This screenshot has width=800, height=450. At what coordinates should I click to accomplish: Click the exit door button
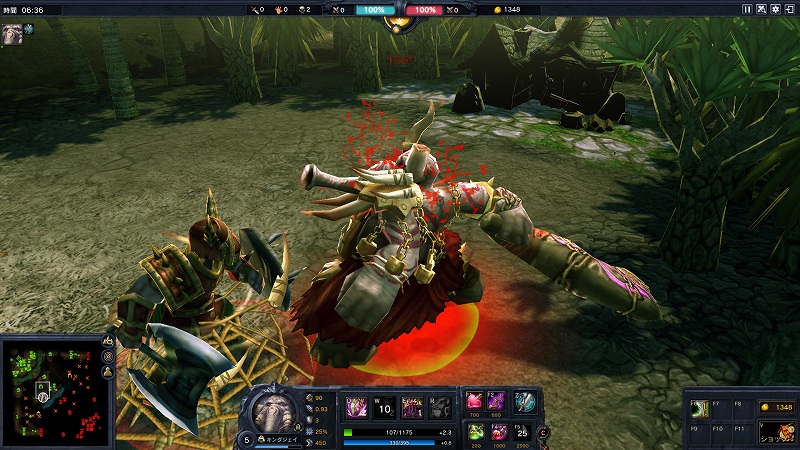coord(791,9)
